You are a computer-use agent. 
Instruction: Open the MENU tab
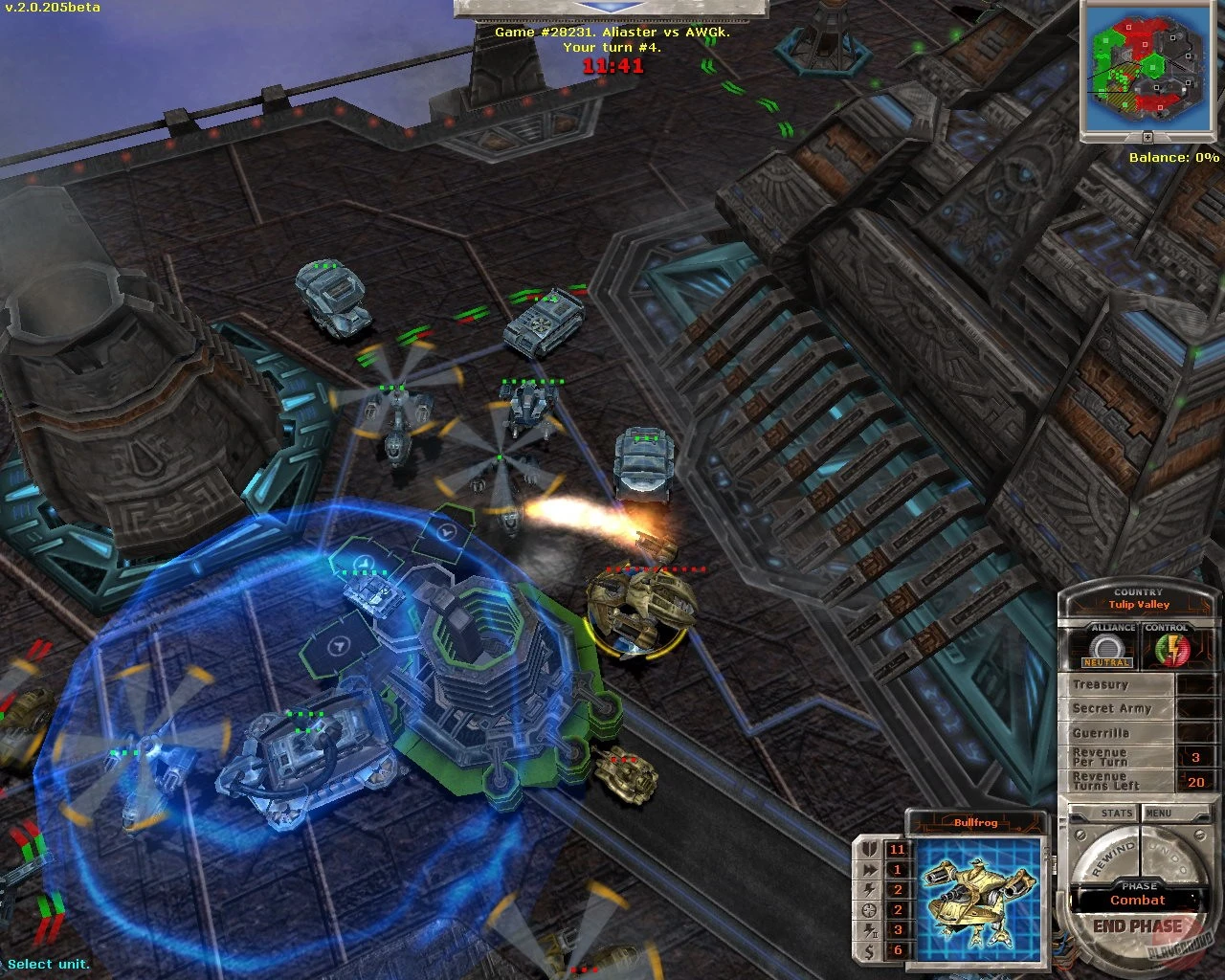click(1160, 813)
